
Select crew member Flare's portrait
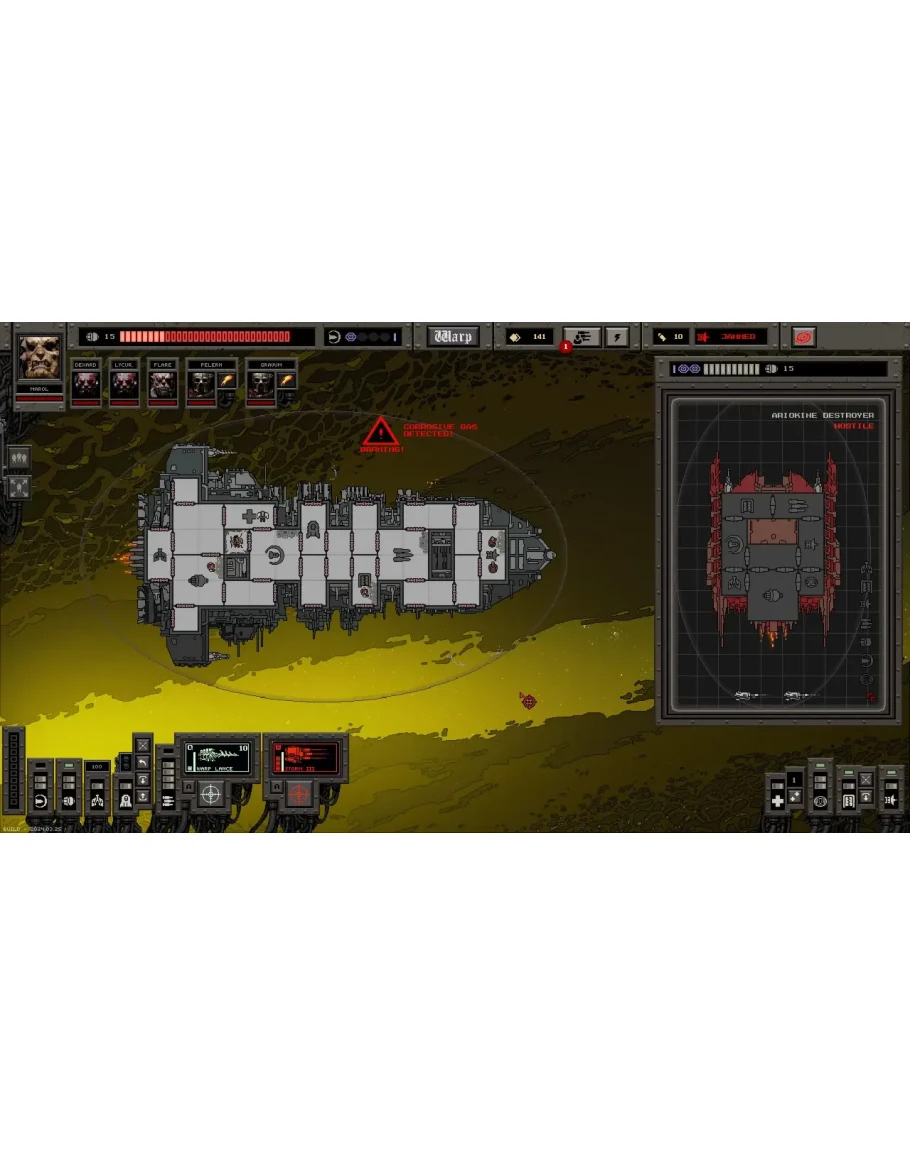162,383
